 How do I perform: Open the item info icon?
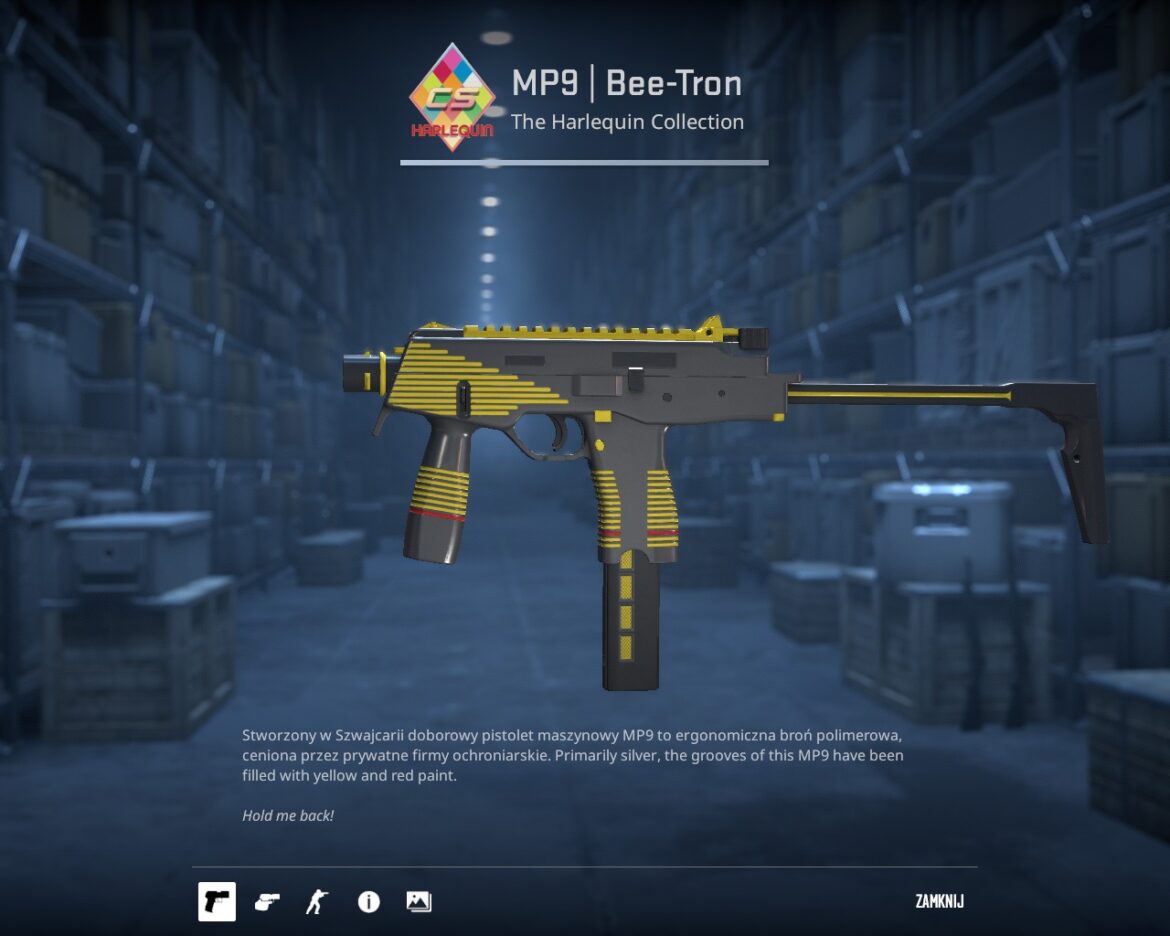369,902
